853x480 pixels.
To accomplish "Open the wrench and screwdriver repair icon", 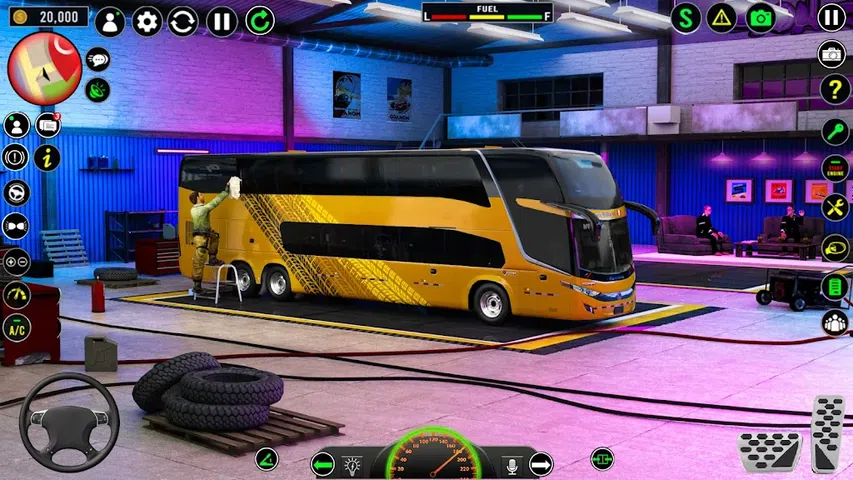I will click(834, 207).
